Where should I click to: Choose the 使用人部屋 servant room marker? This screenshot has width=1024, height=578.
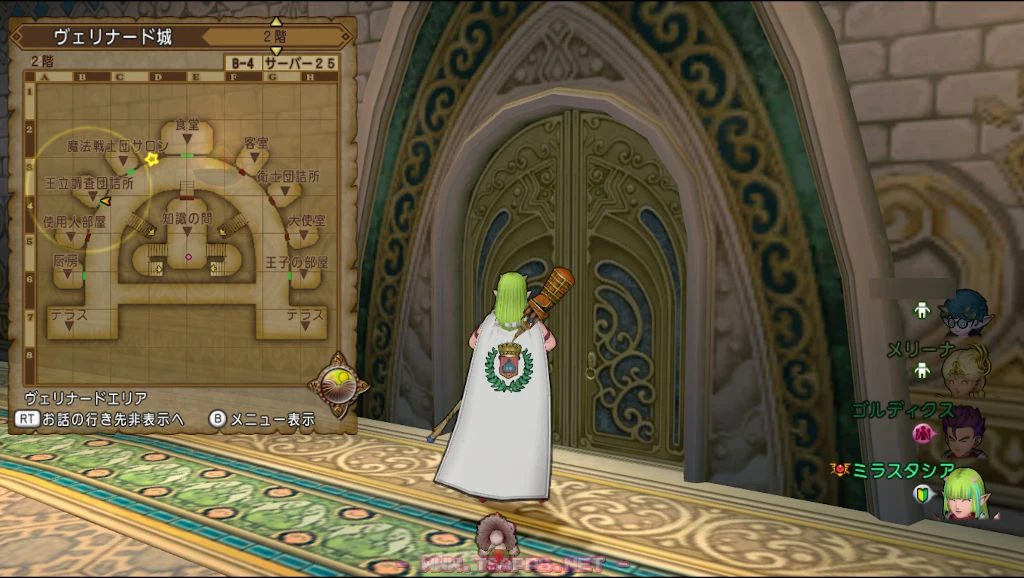point(74,221)
